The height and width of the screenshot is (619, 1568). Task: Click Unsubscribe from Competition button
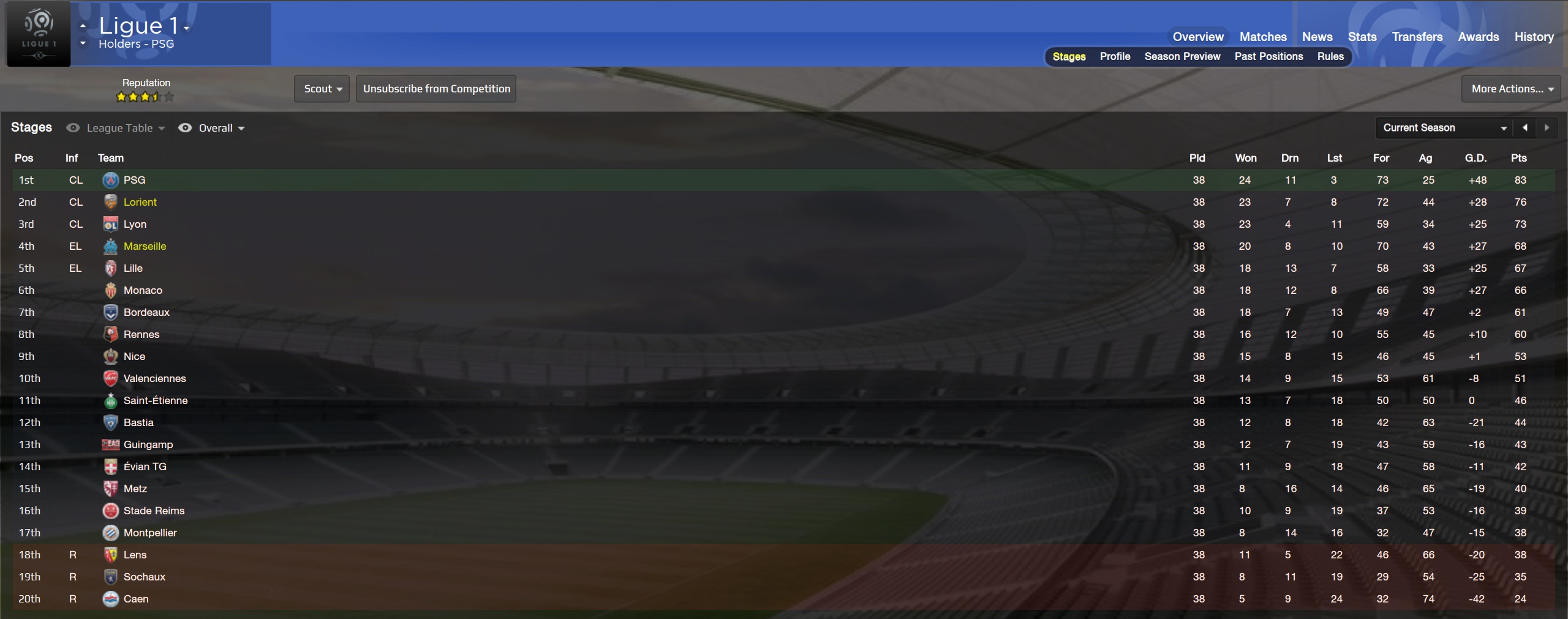pos(436,89)
